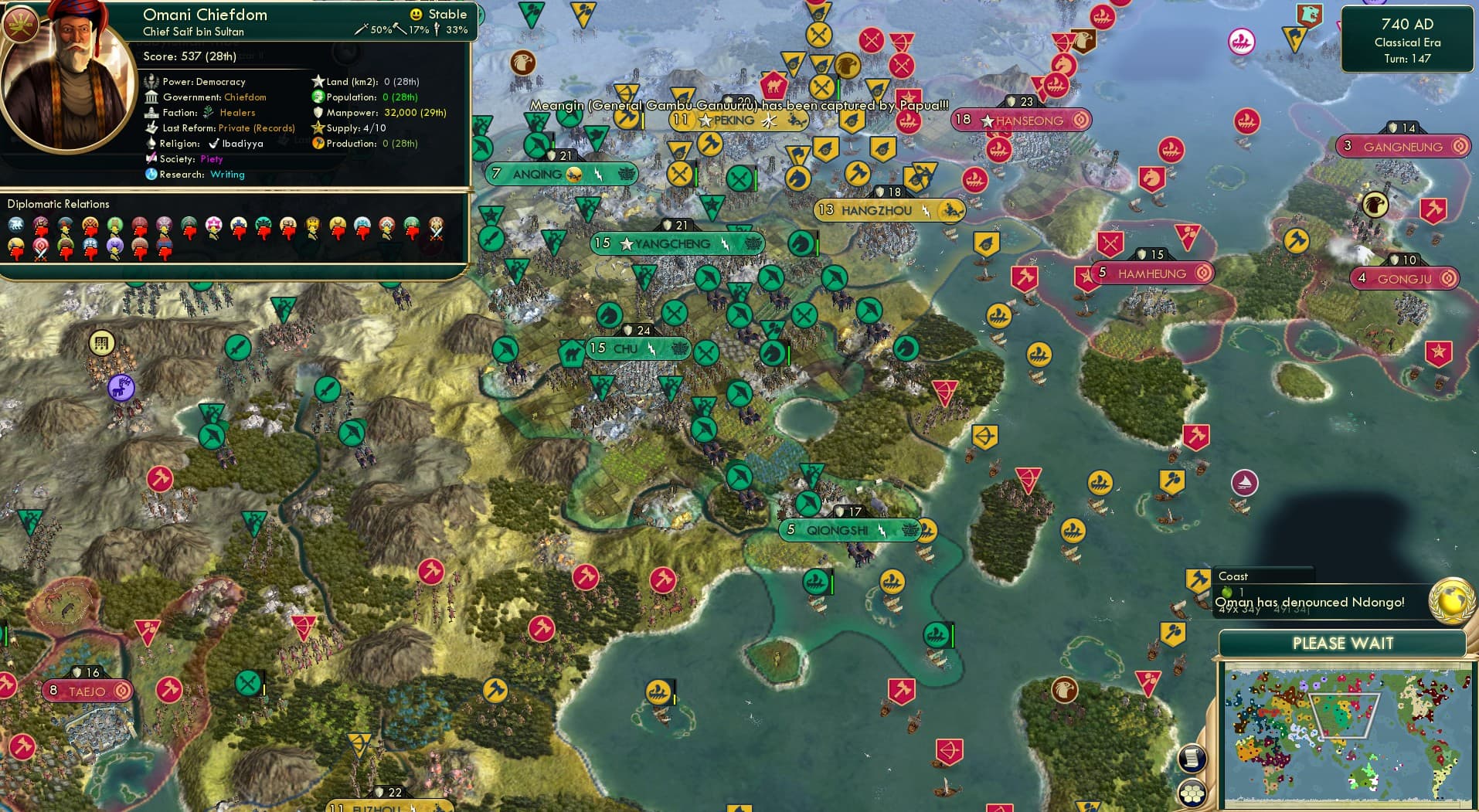Image resolution: width=1479 pixels, height=812 pixels.
Task: Click the Ibadiyya religion icon
Action: 215,143
